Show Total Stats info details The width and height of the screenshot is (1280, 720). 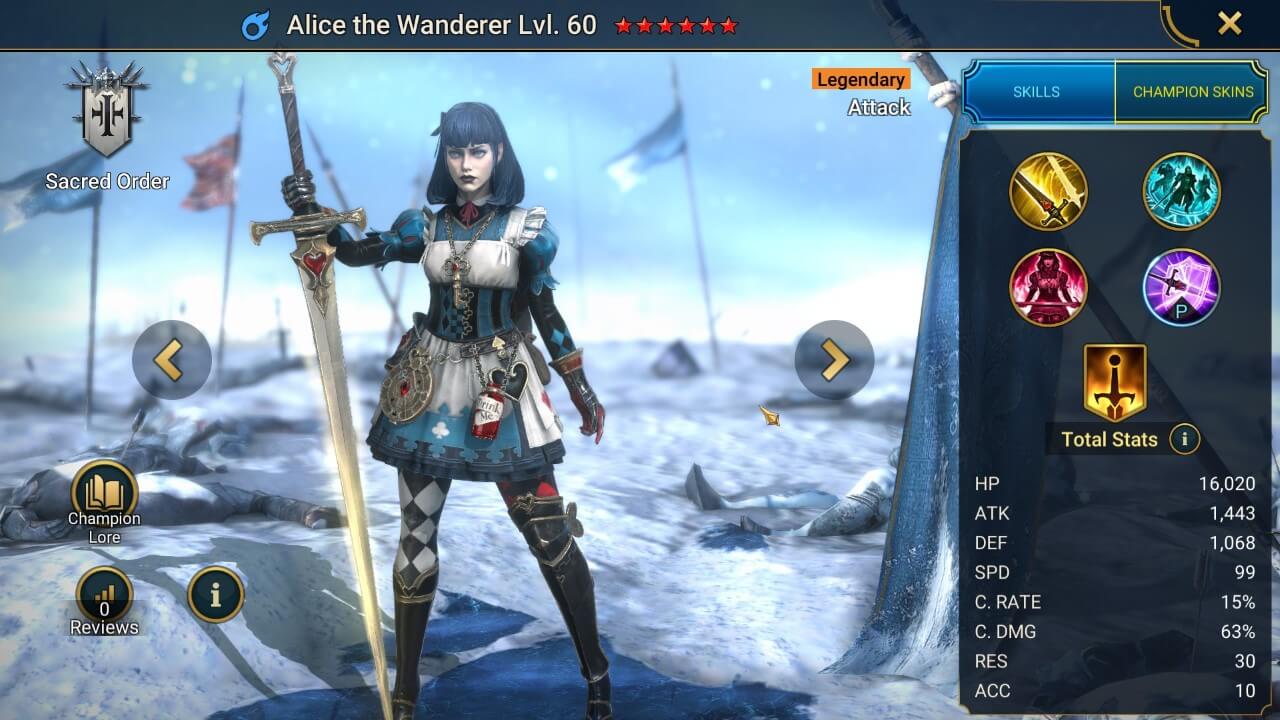(1184, 439)
